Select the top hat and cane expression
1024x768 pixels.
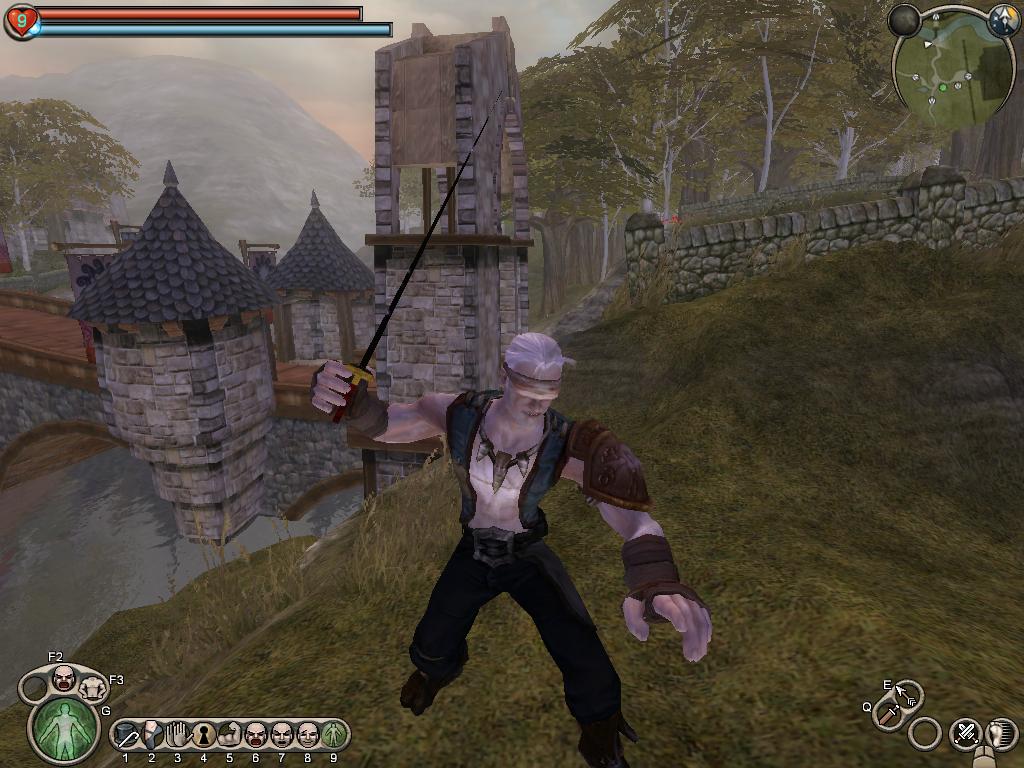point(127,737)
